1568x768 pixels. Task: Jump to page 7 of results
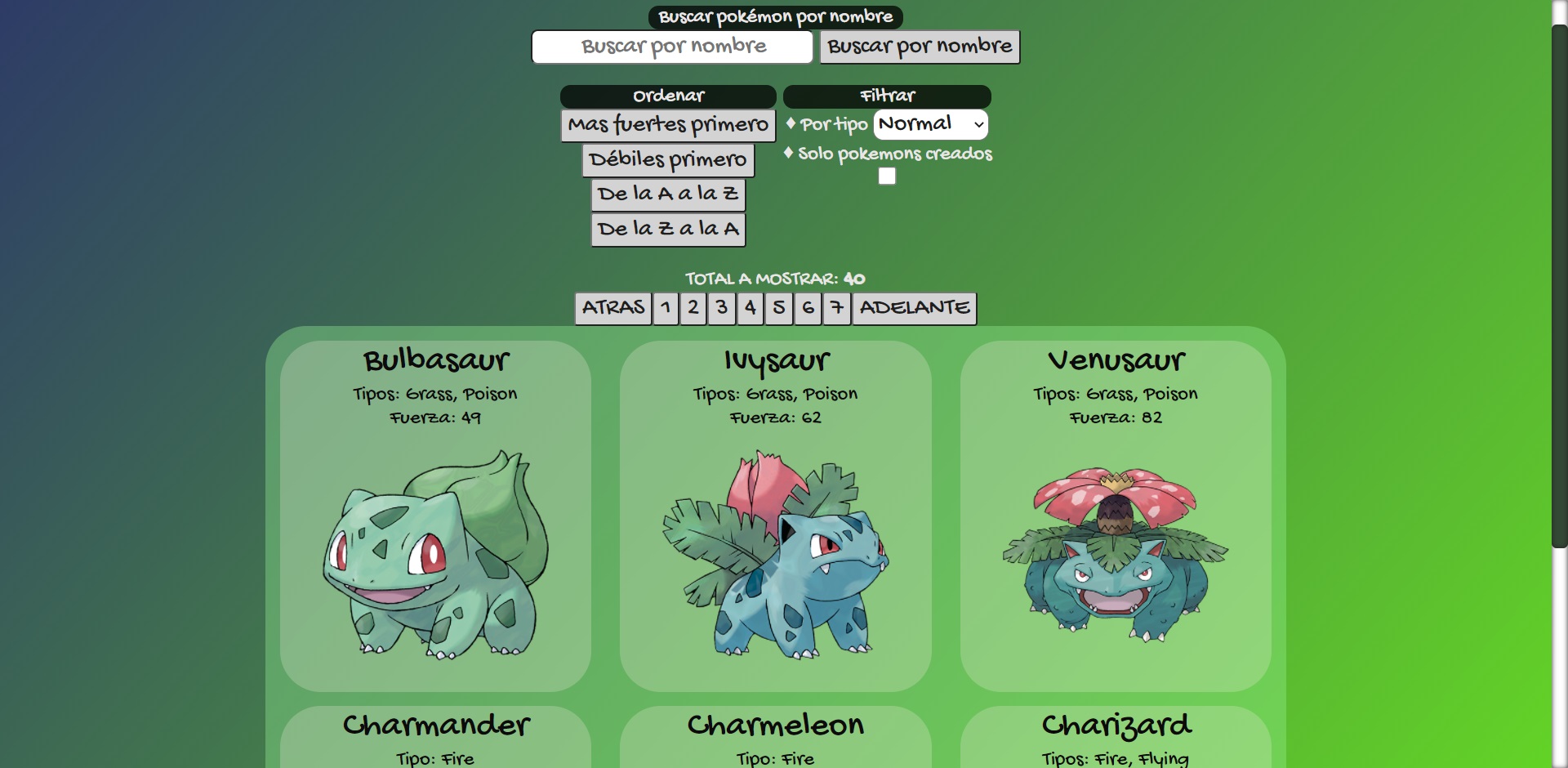click(x=835, y=308)
